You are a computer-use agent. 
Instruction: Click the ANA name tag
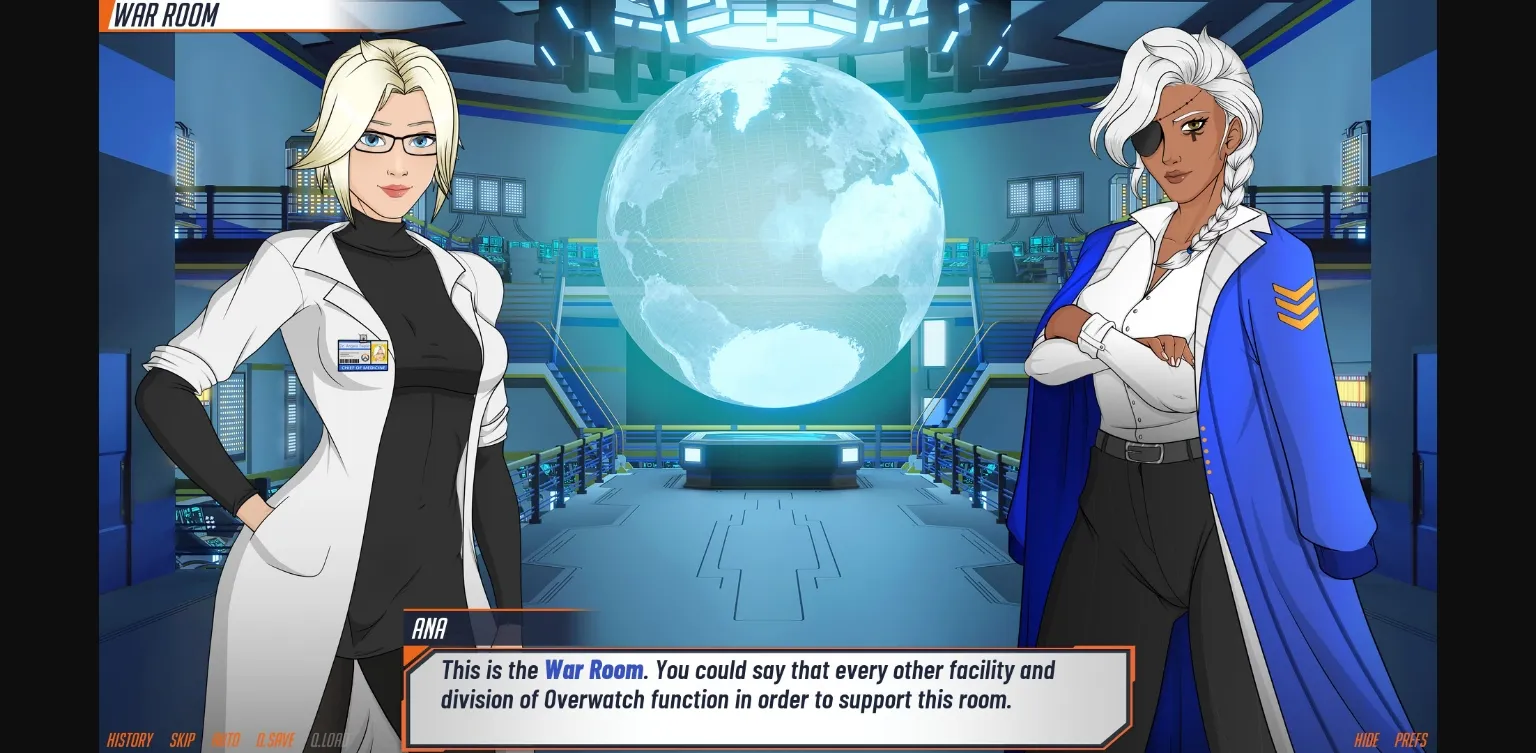click(x=429, y=630)
